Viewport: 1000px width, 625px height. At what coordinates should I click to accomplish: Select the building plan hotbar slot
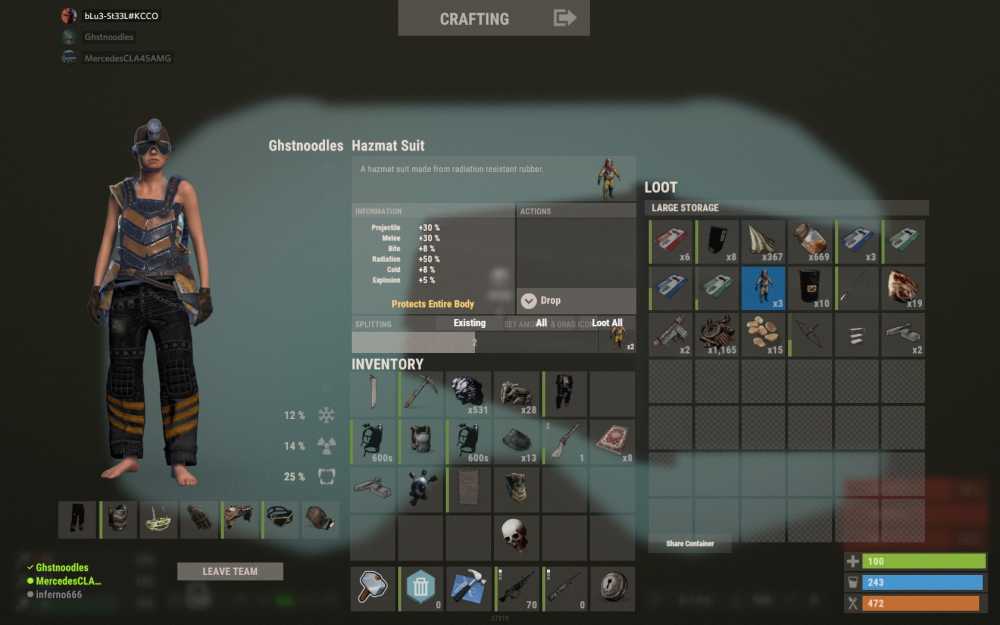click(468, 588)
